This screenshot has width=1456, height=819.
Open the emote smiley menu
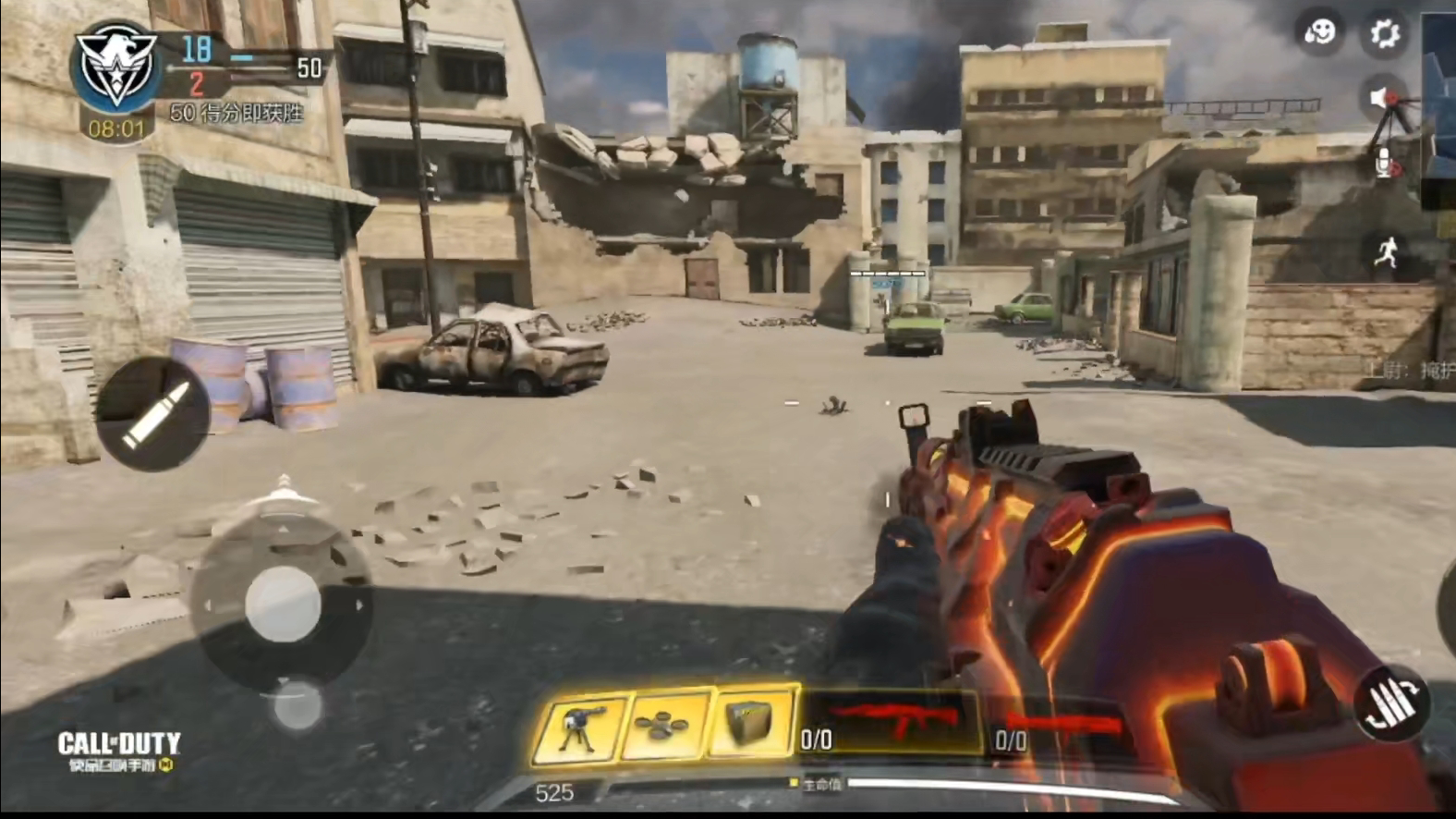(x=1319, y=34)
